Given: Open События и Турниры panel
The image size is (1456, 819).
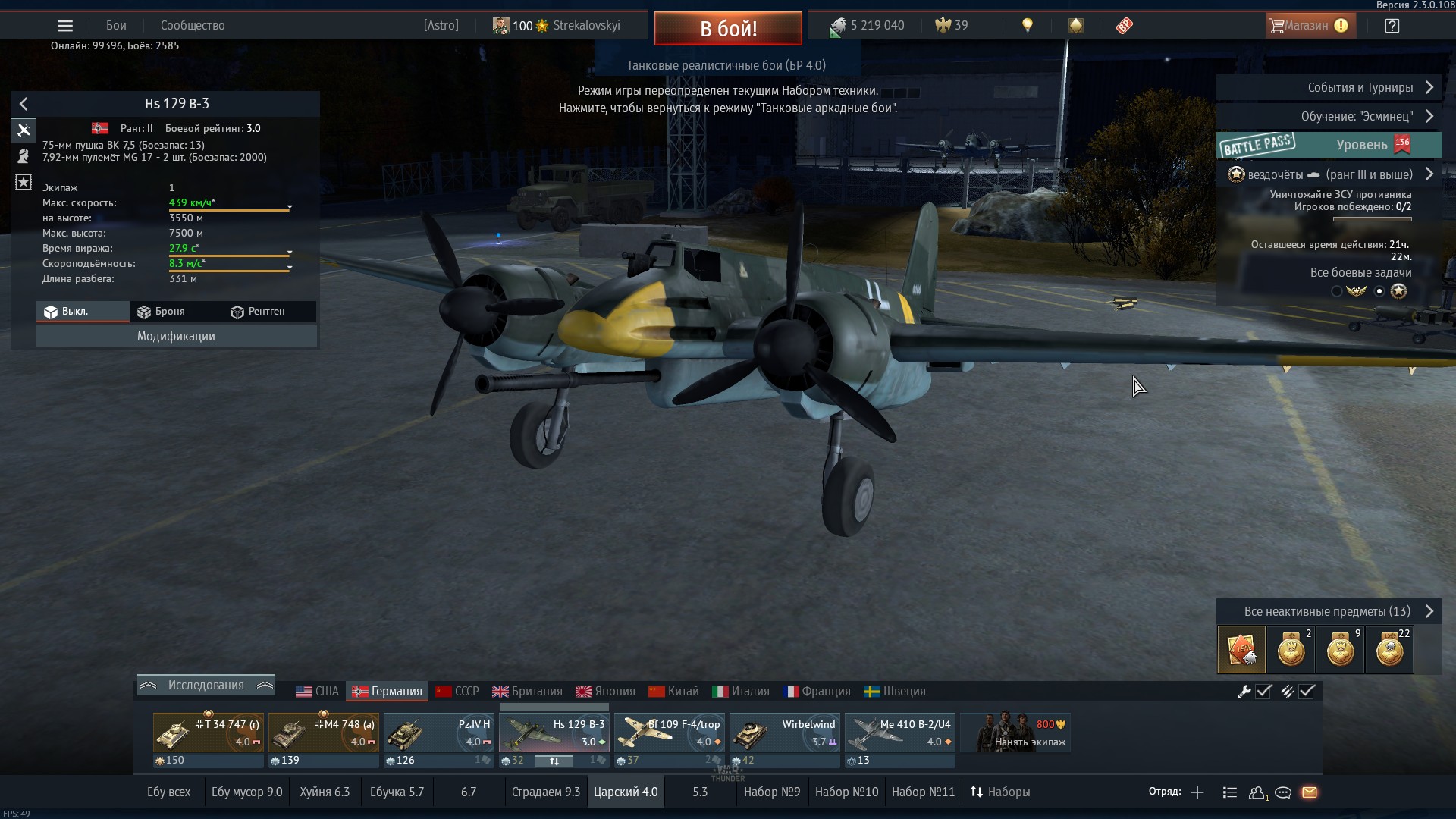Looking at the screenshot, I should 1329,88.
